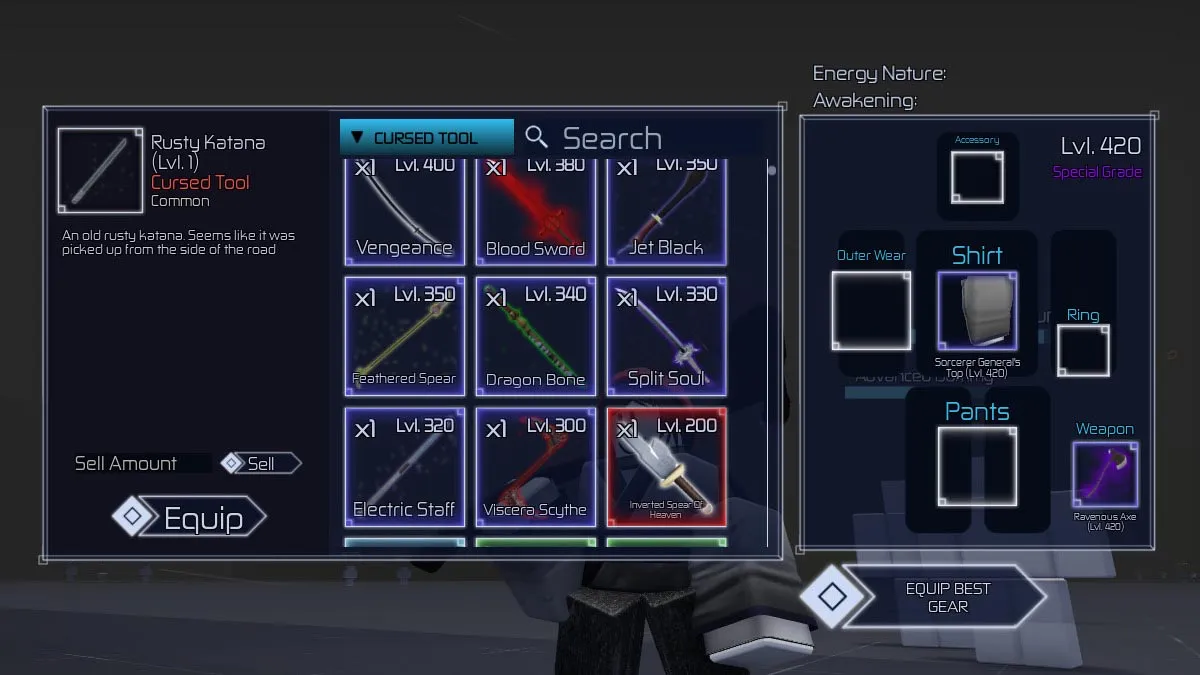Sell the selected item

pos(261,463)
